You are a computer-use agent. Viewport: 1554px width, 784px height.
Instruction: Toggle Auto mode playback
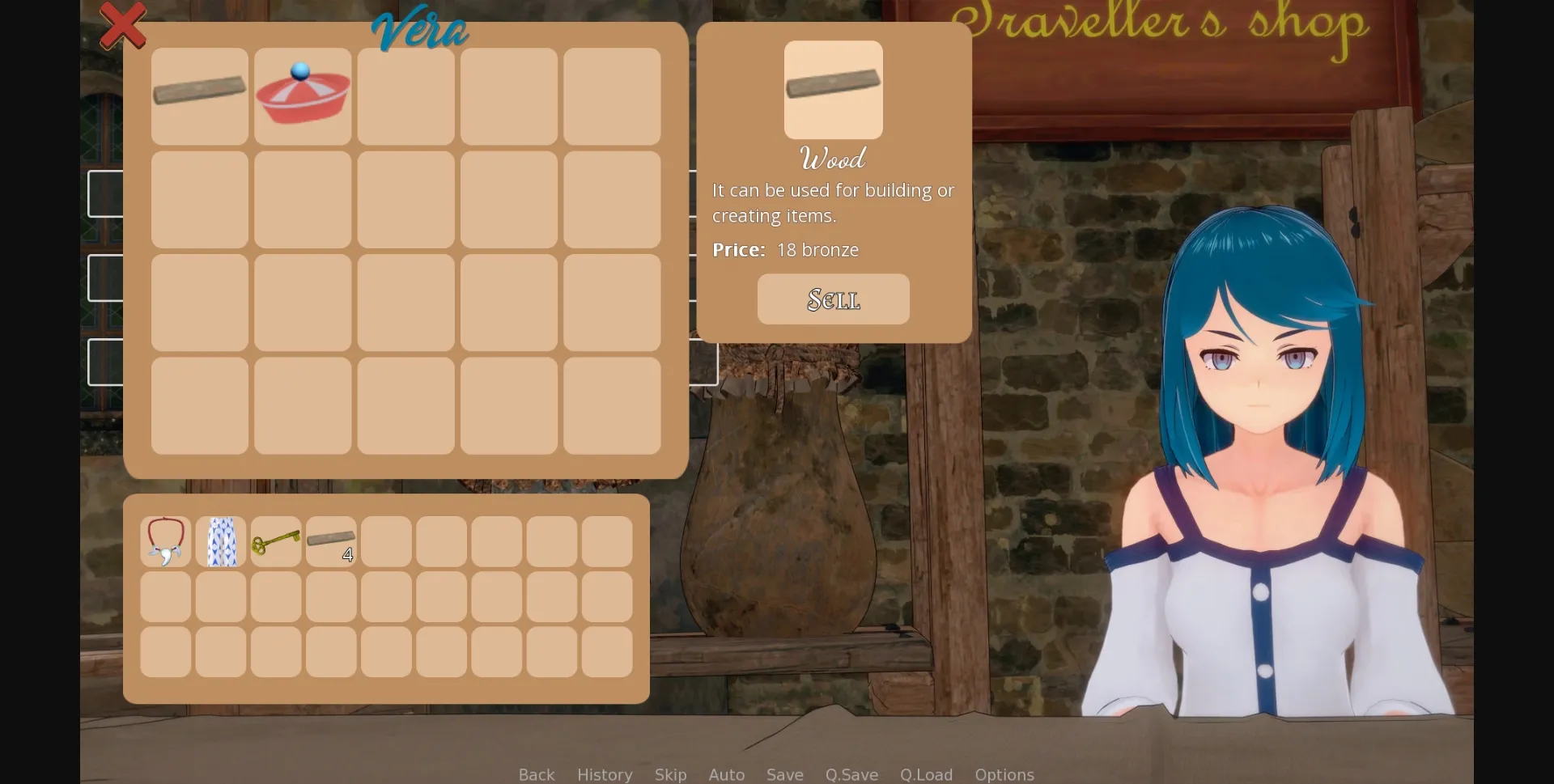(x=726, y=774)
